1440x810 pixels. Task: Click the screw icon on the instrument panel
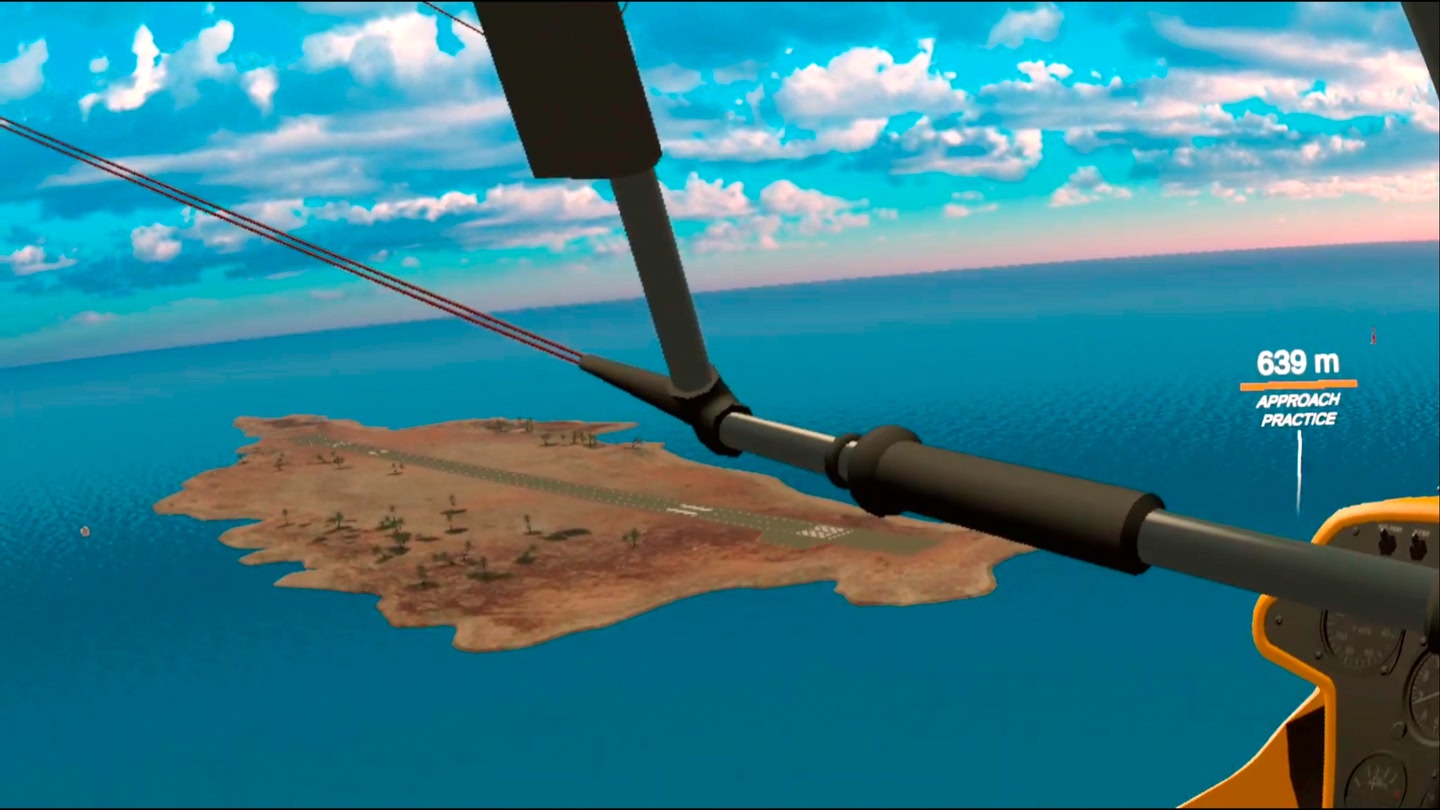(x=1316, y=655)
